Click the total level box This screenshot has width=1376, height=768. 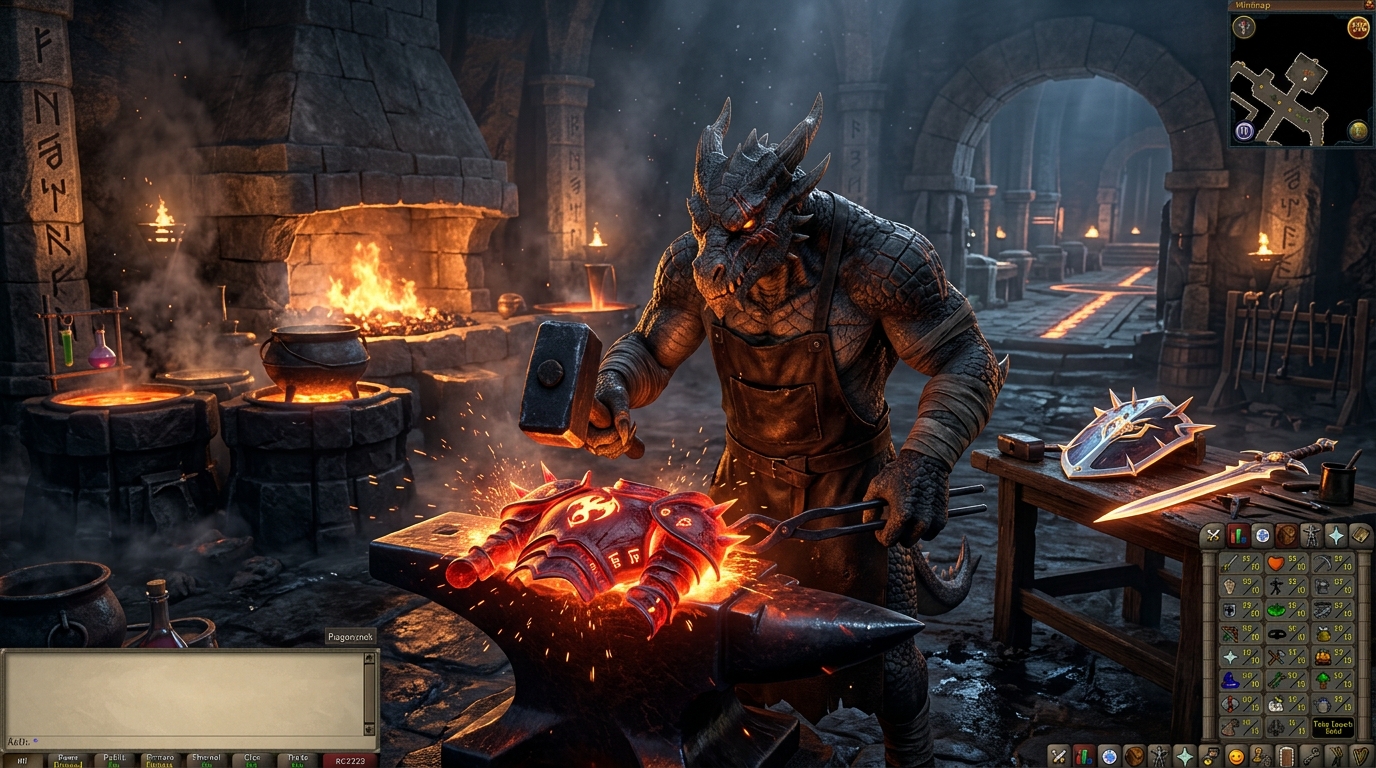(1333, 727)
